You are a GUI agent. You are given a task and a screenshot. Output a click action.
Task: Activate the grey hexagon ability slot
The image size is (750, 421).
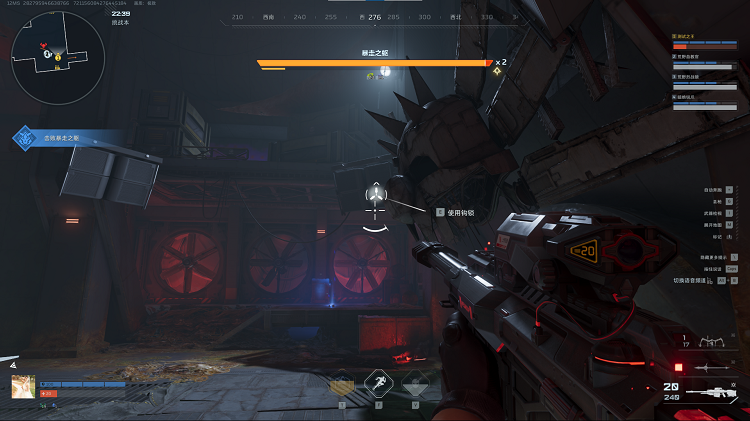(x=415, y=384)
